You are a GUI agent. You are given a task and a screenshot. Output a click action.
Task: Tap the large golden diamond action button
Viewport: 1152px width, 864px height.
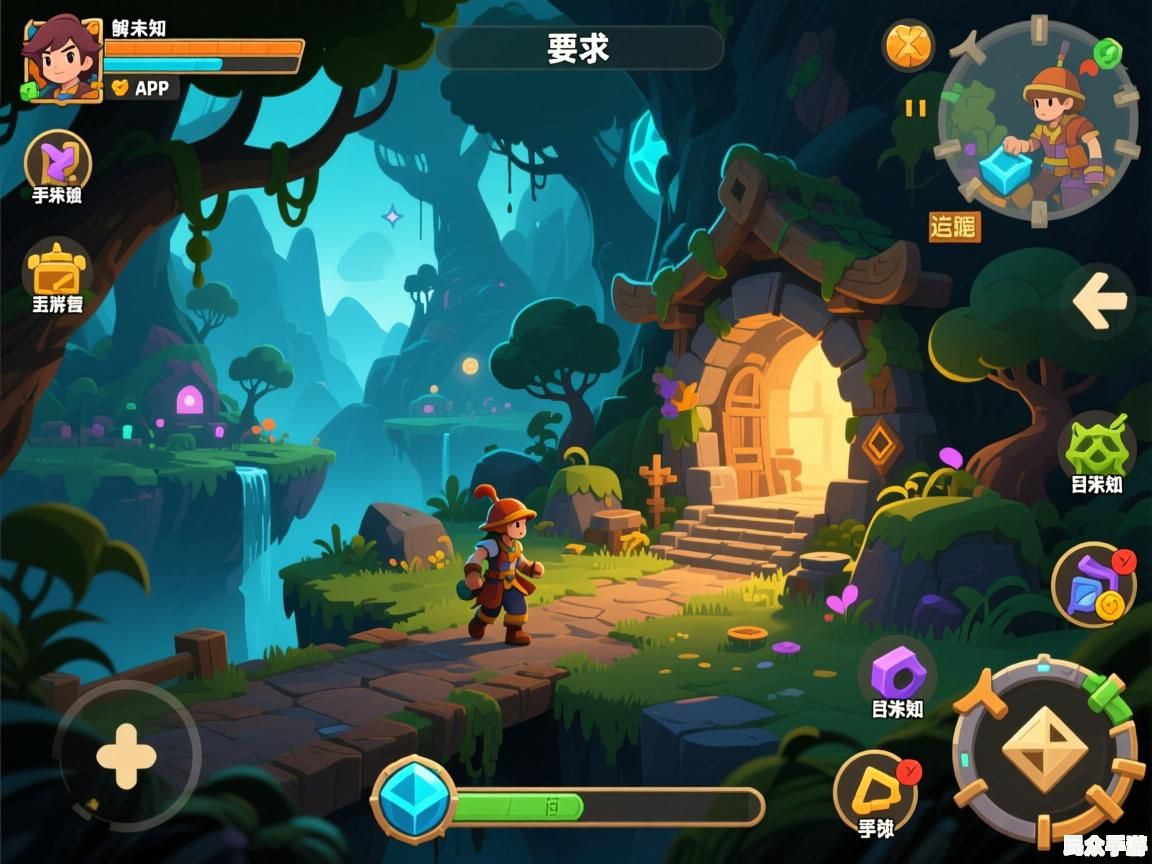(x=1044, y=749)
